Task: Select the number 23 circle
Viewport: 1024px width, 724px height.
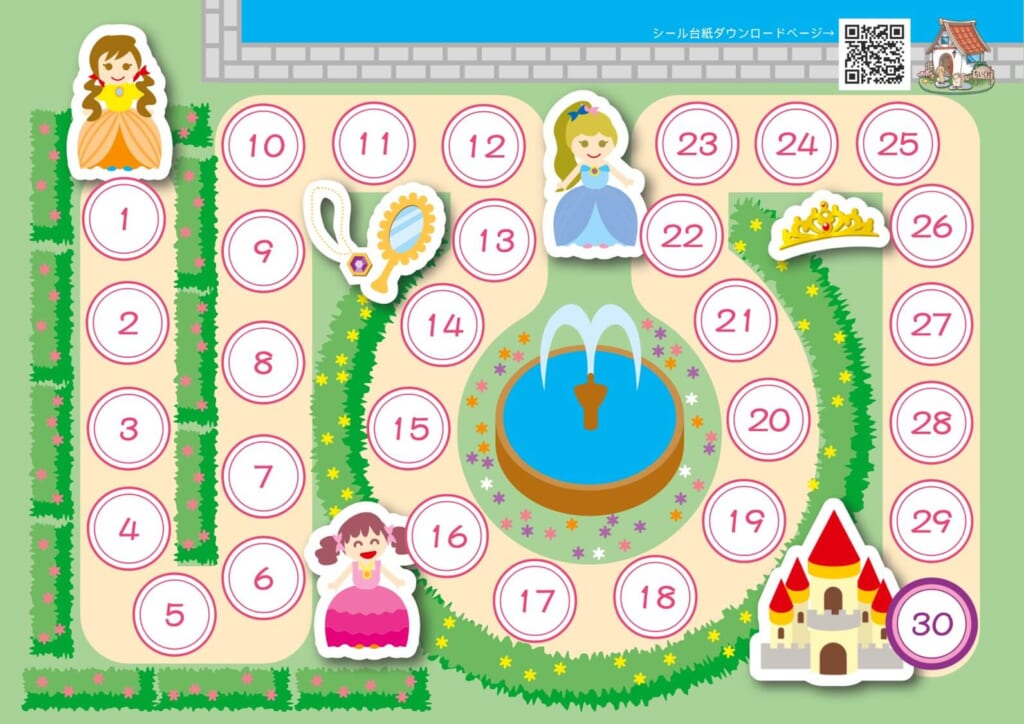Action: [x=697, y=144]
